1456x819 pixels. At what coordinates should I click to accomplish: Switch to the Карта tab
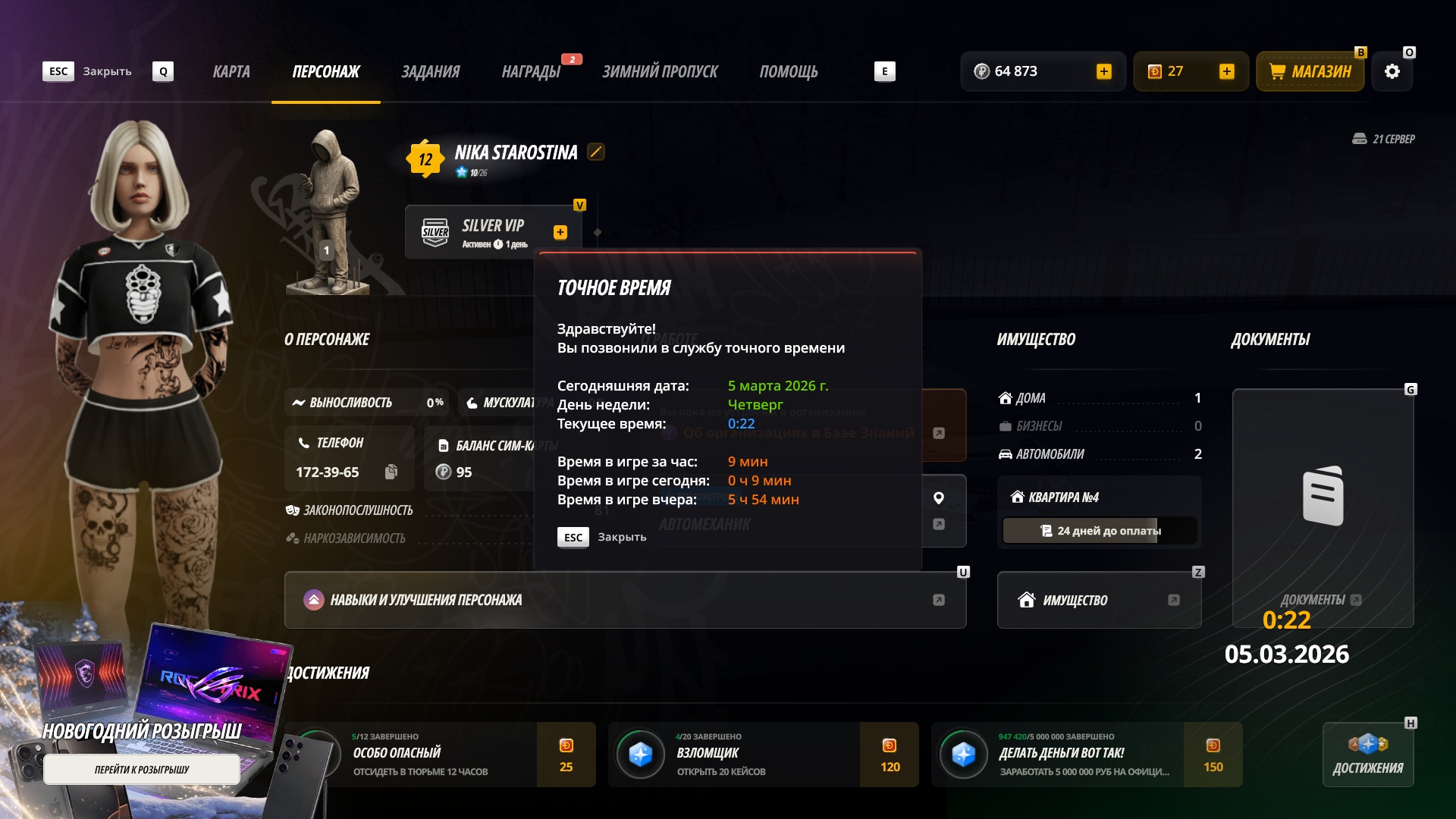click(x=231, y=72)
